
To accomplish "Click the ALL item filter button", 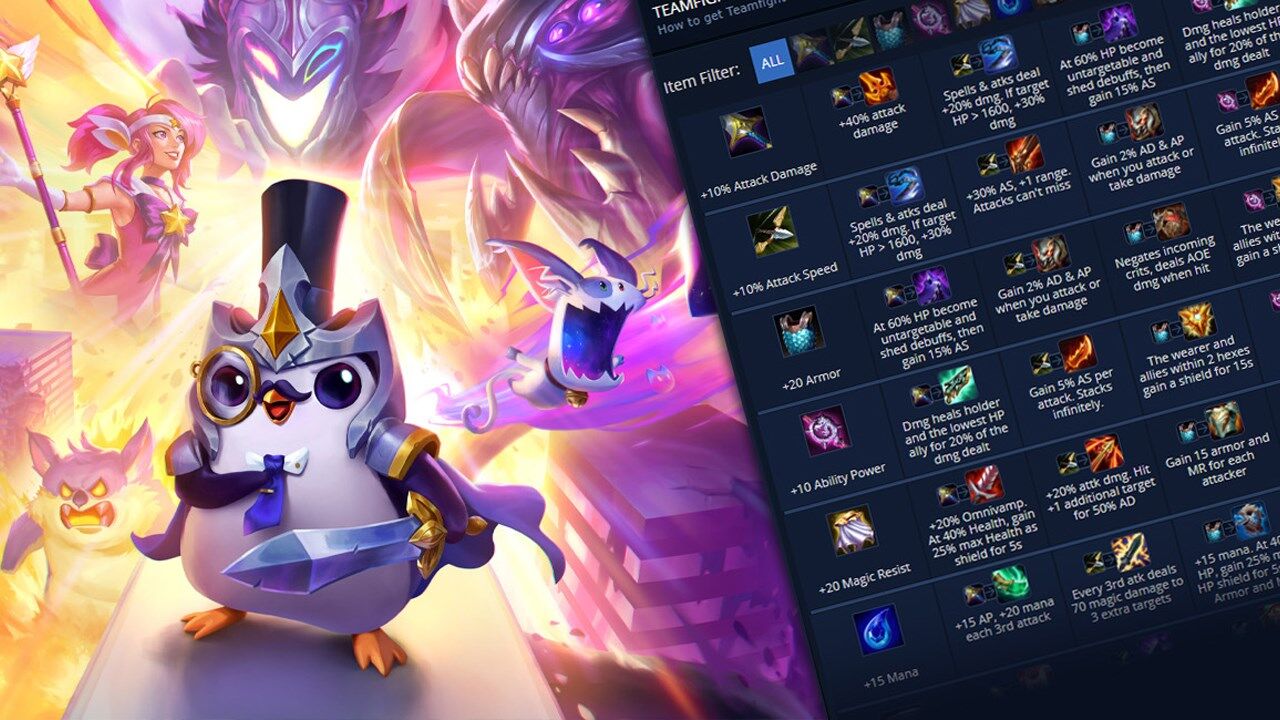I will pyautogui.click(x=774, y=61).
